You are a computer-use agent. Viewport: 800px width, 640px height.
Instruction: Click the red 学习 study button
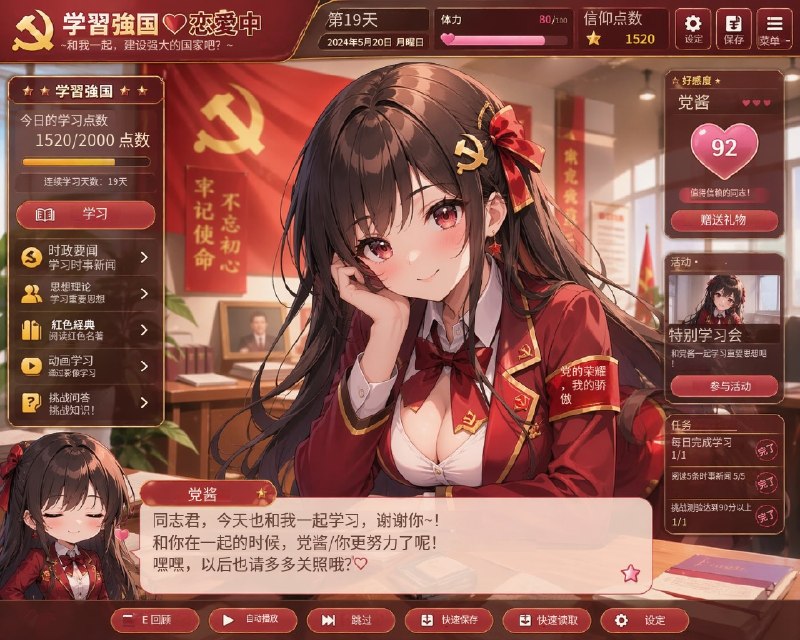[x=85, y=215]
